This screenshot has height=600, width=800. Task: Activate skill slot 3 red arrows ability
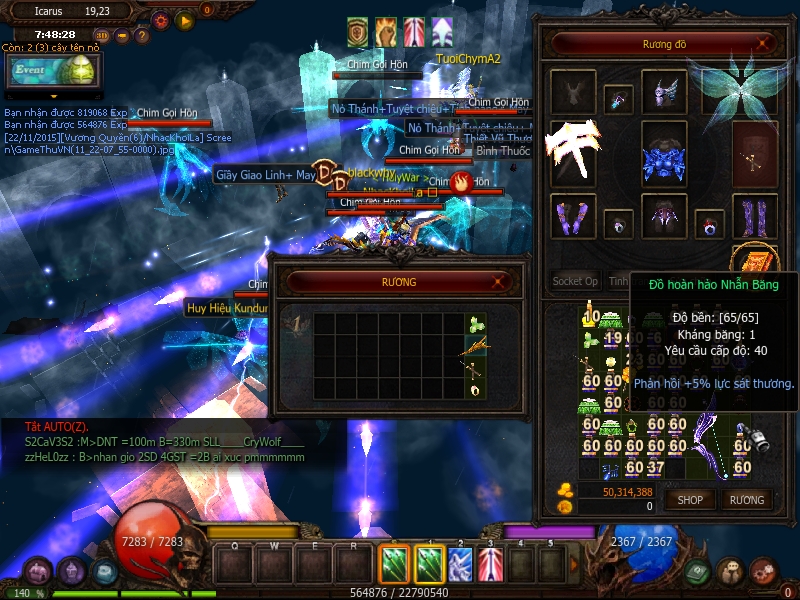tap(490, 564)
